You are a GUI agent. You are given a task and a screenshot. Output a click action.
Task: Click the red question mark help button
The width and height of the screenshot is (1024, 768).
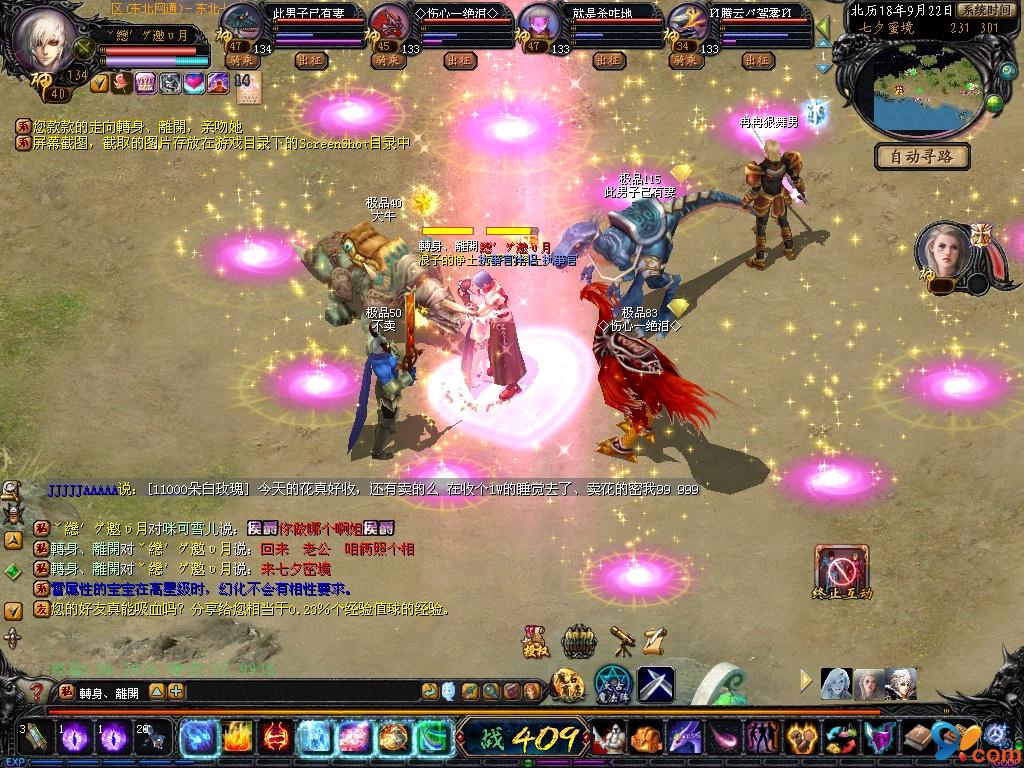pyautogui.click(x=36, y=690)
